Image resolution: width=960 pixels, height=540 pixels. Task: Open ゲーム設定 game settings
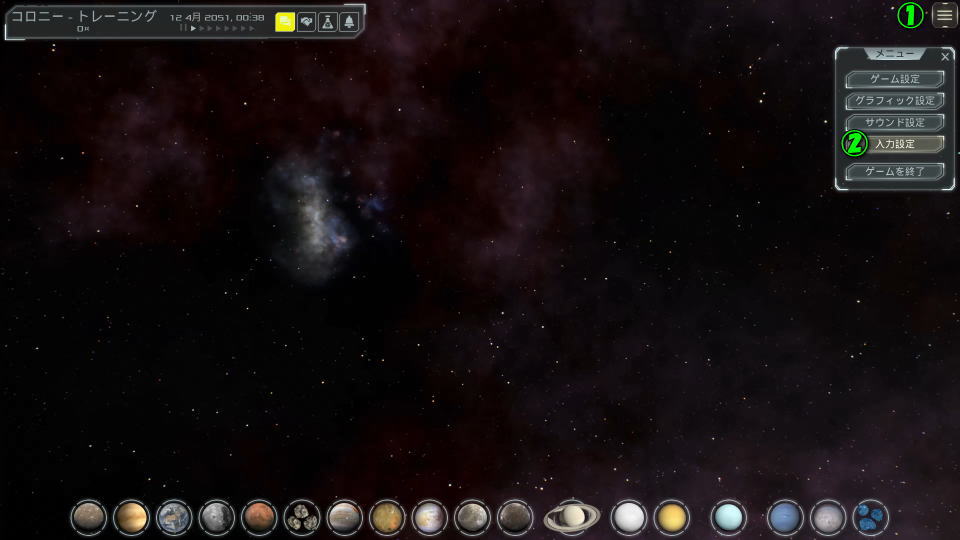pos(894,79)
